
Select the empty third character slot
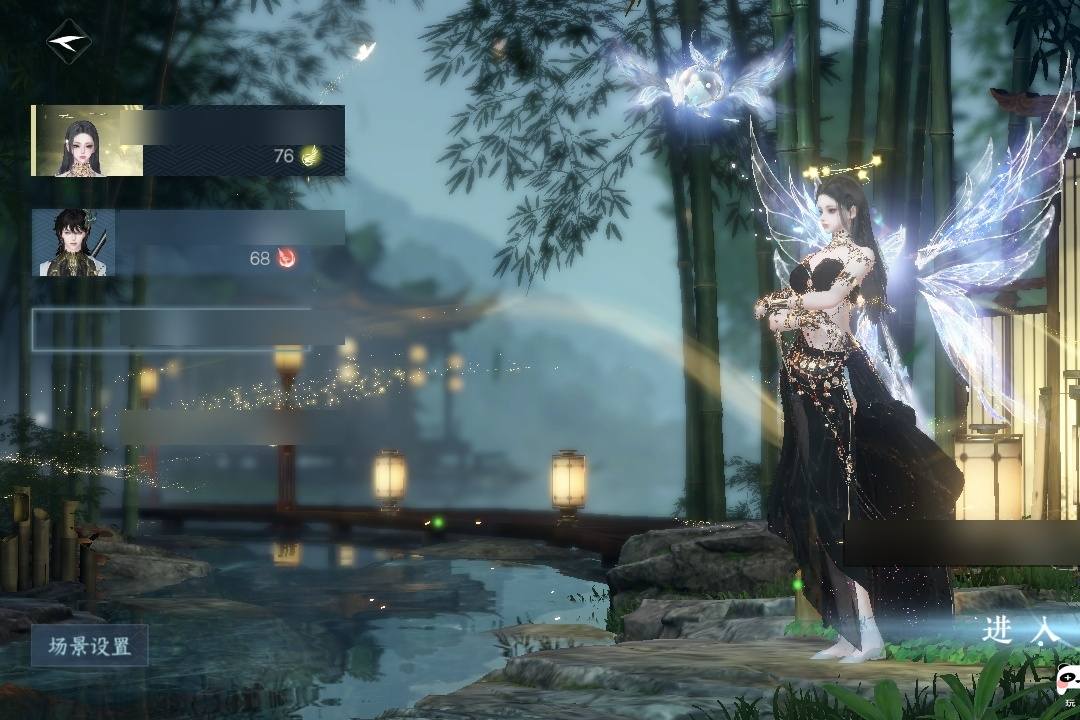pos(188,329)
